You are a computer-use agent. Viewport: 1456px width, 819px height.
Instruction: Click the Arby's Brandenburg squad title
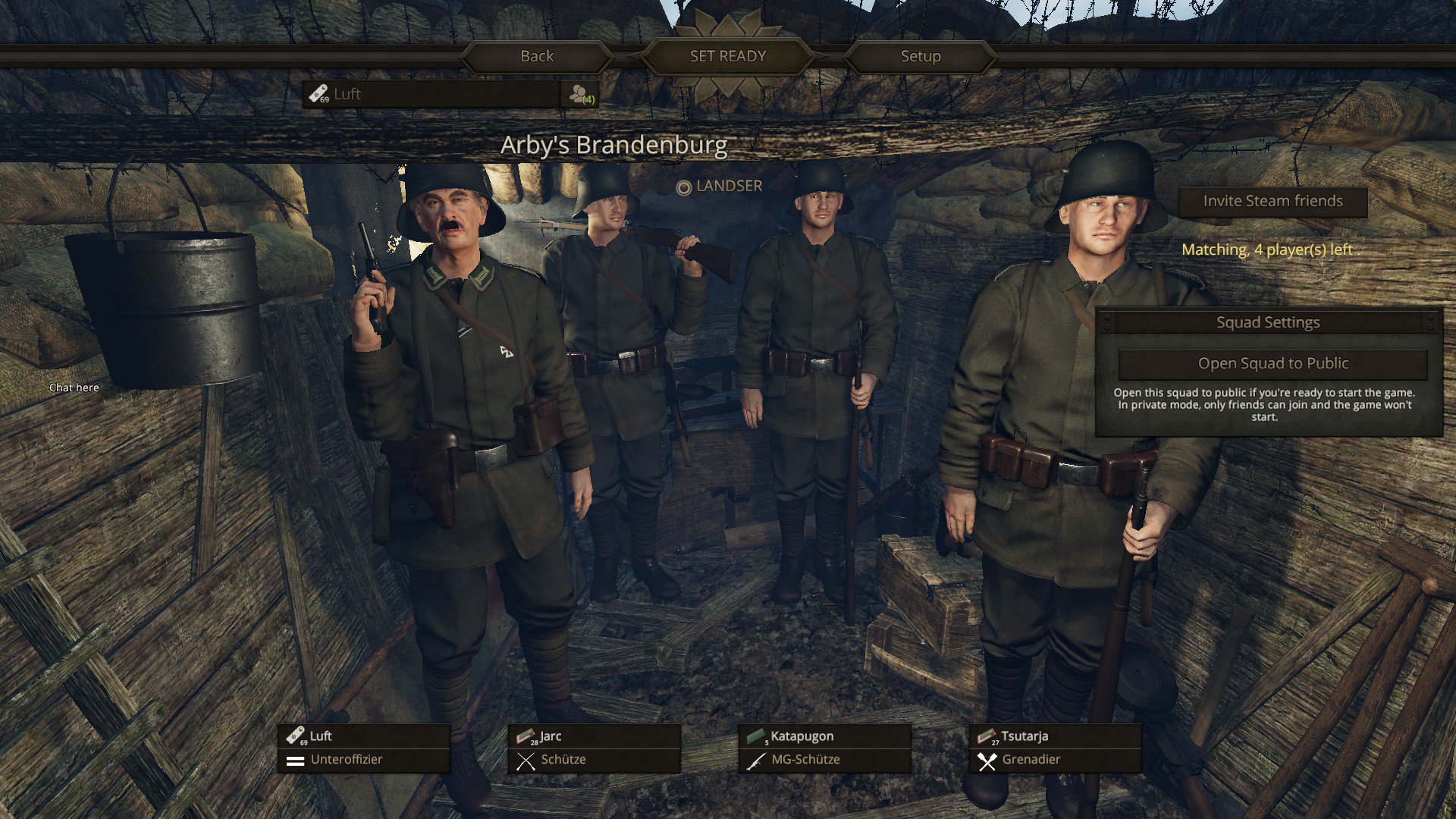(x=613, y=144)
